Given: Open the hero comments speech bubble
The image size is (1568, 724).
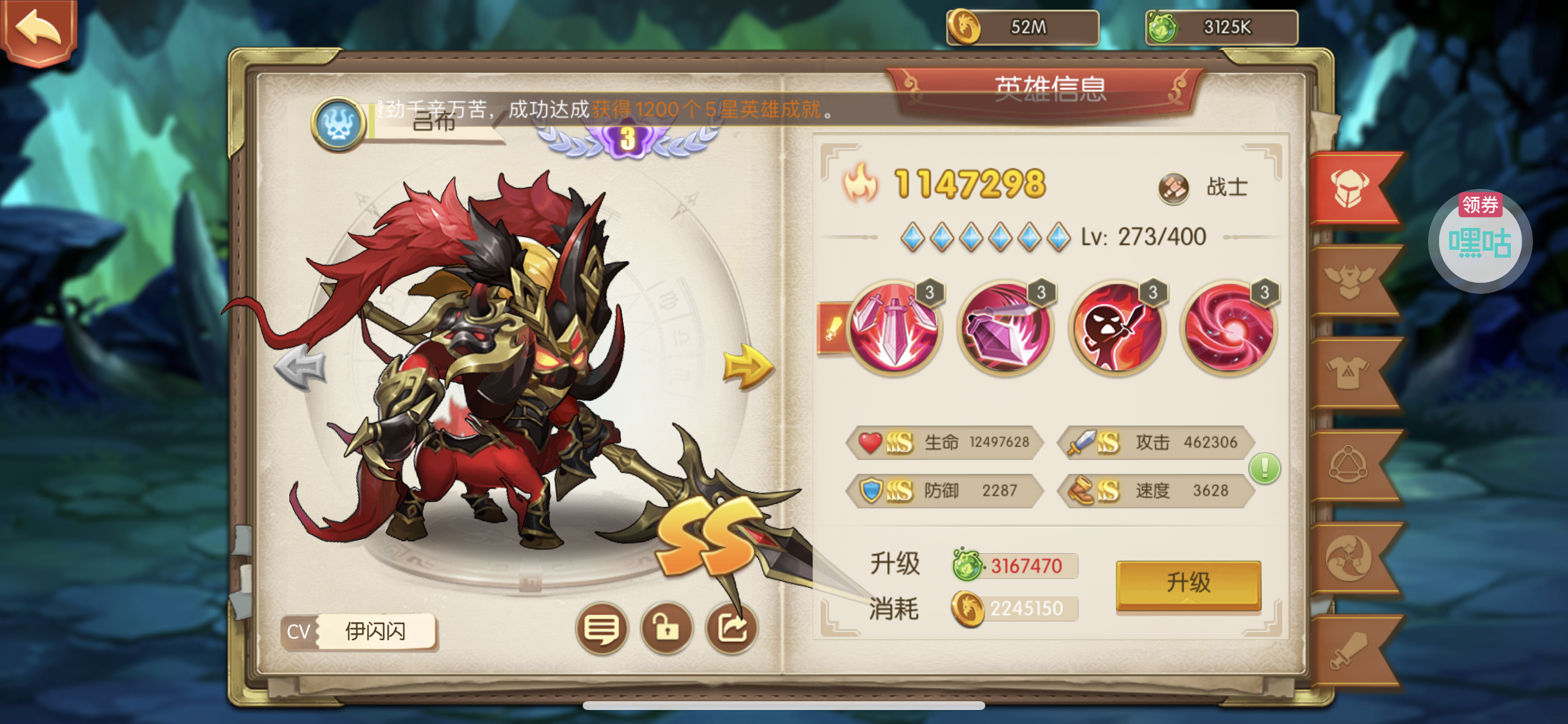Looking at the screenshot, I should tap(601, 628).
